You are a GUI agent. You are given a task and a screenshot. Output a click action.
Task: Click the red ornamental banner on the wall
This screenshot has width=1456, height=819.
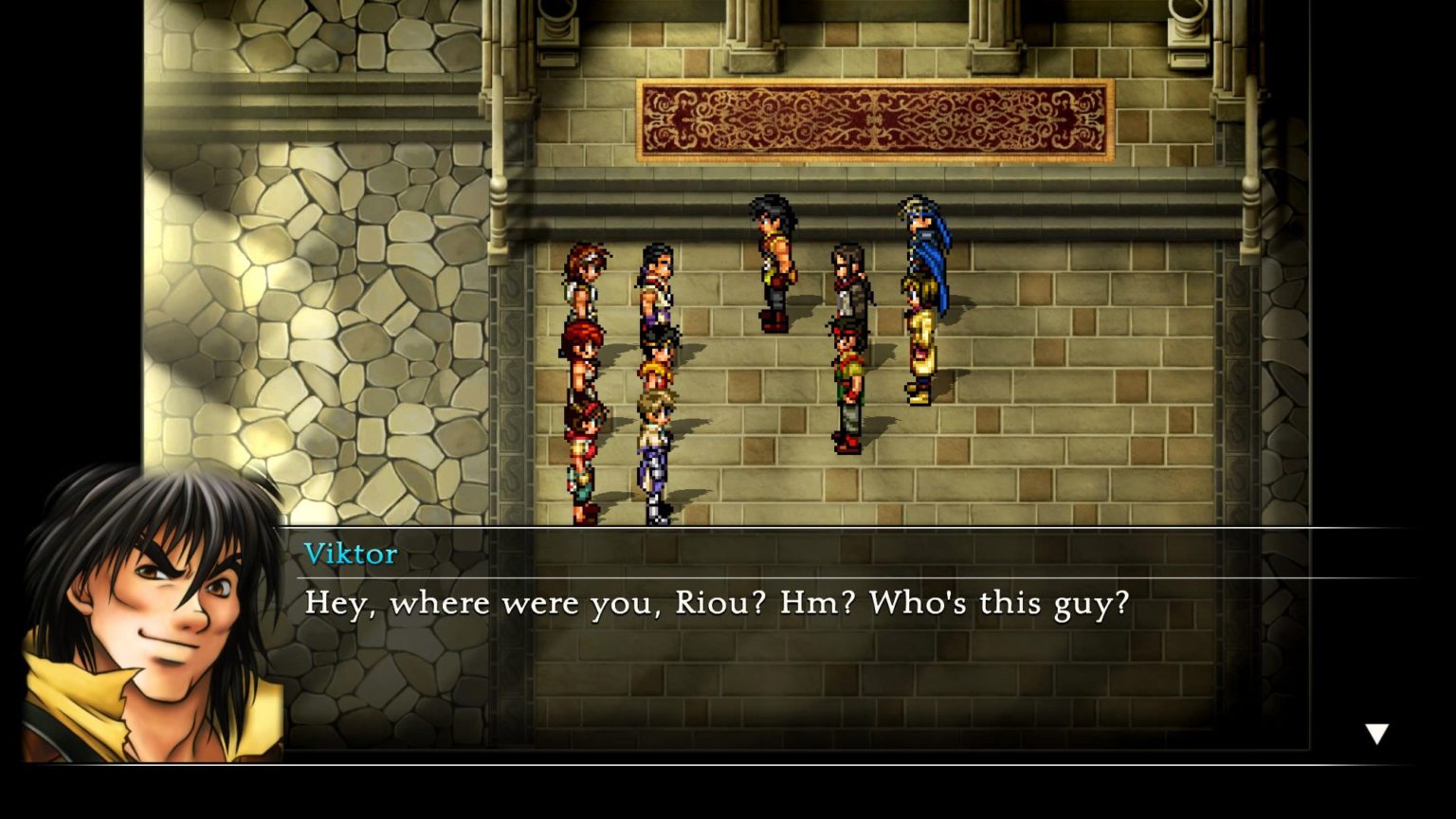click(x=872, y=118)
